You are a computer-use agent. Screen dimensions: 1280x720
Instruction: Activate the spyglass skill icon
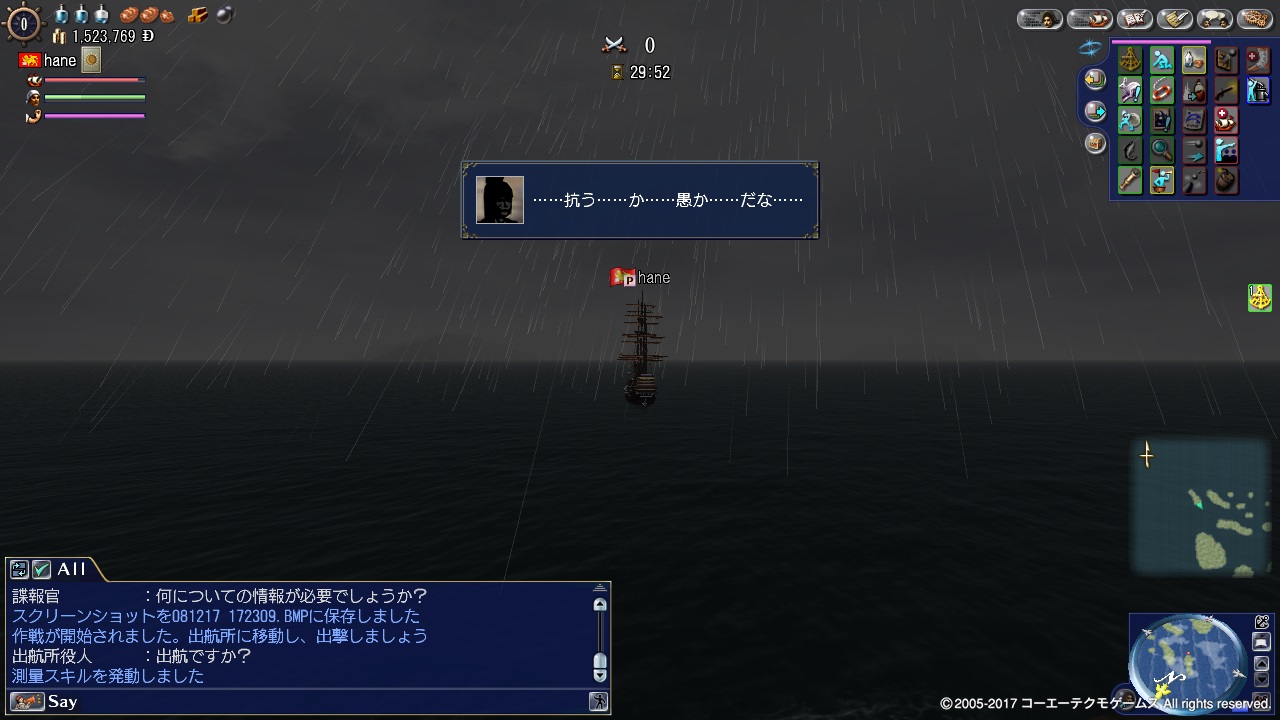click(1130, 181)
